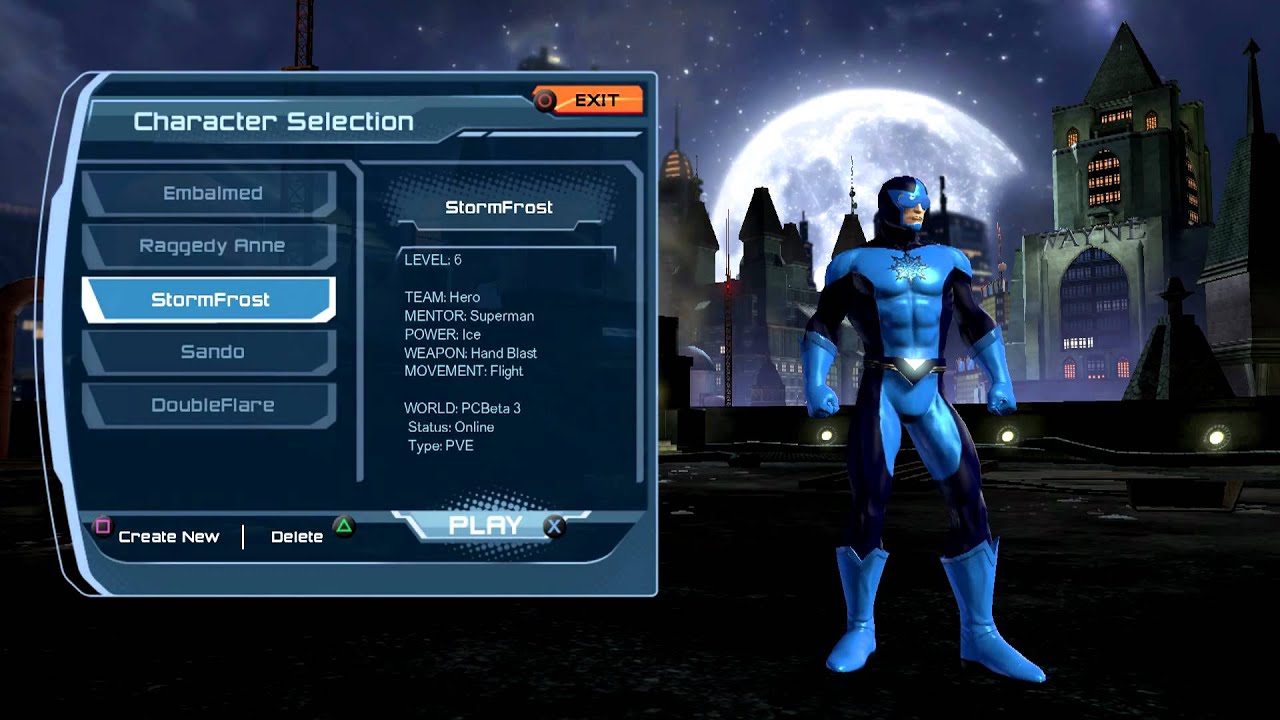The image size is (1280, 720).
Task: Delete the selected character
Action: tap(298, 537)
